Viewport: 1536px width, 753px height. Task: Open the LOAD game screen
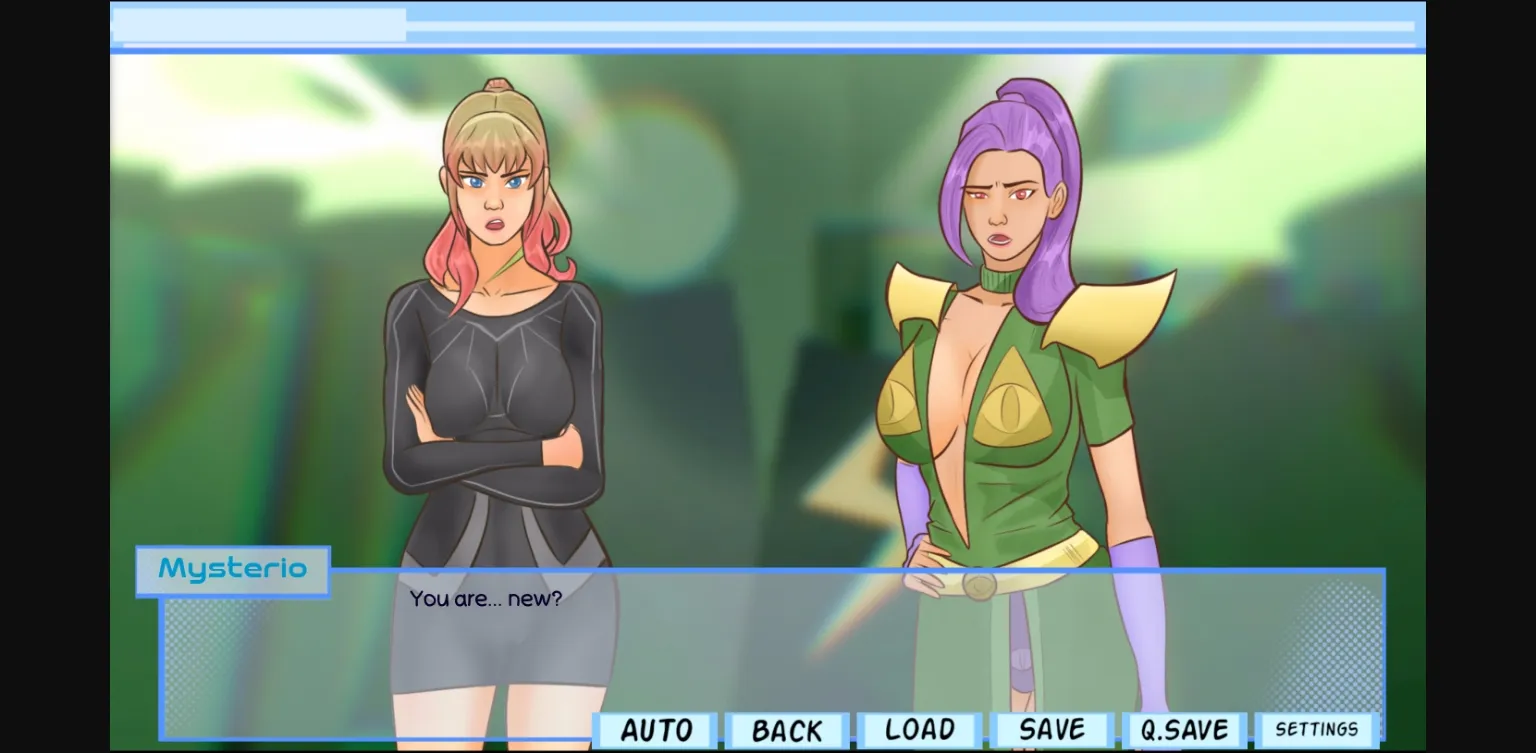(x=917, y=729)
